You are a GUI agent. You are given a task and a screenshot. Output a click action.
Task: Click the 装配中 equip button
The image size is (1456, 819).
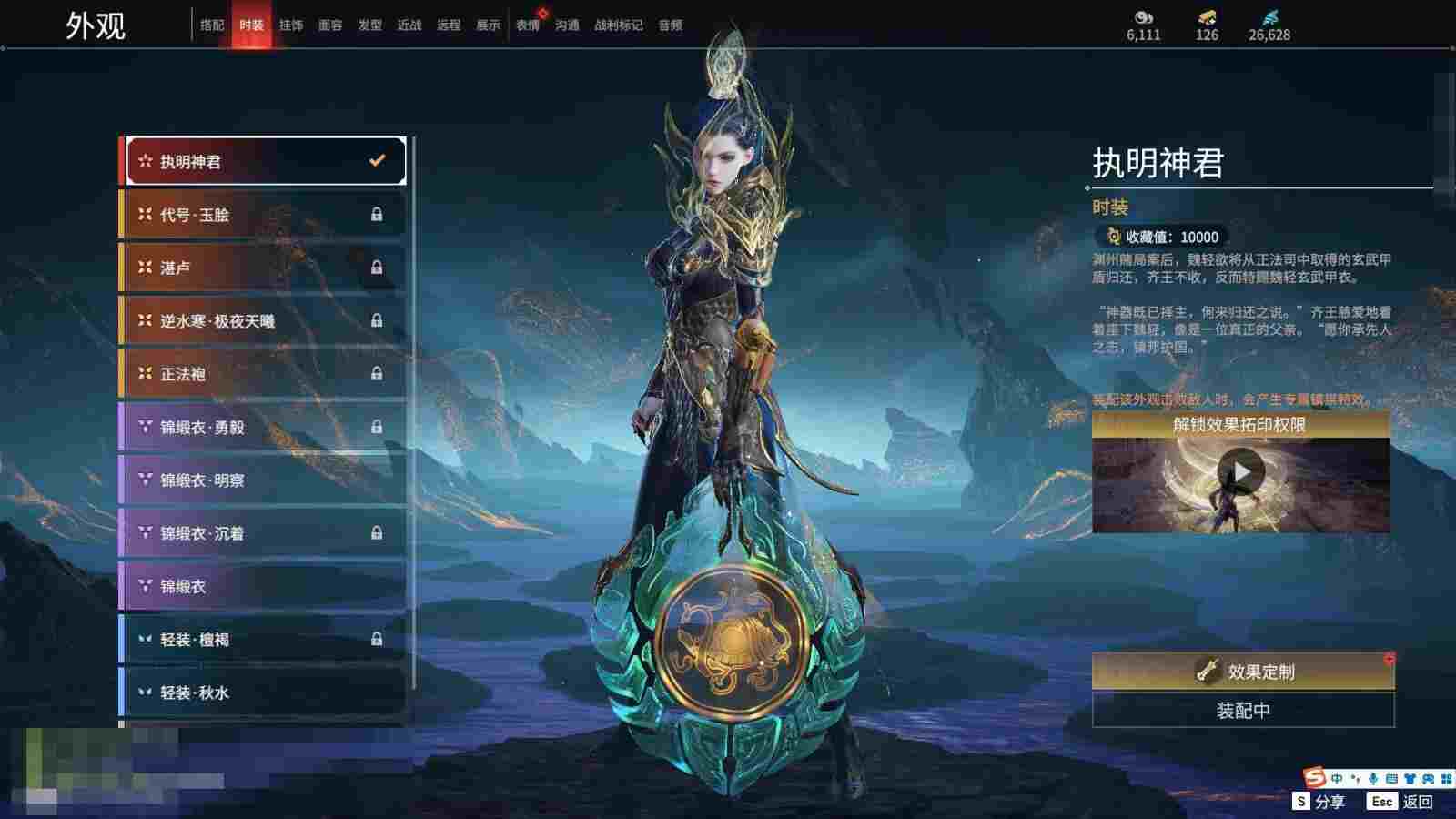pyautogui.click(x=1243, y=711)
